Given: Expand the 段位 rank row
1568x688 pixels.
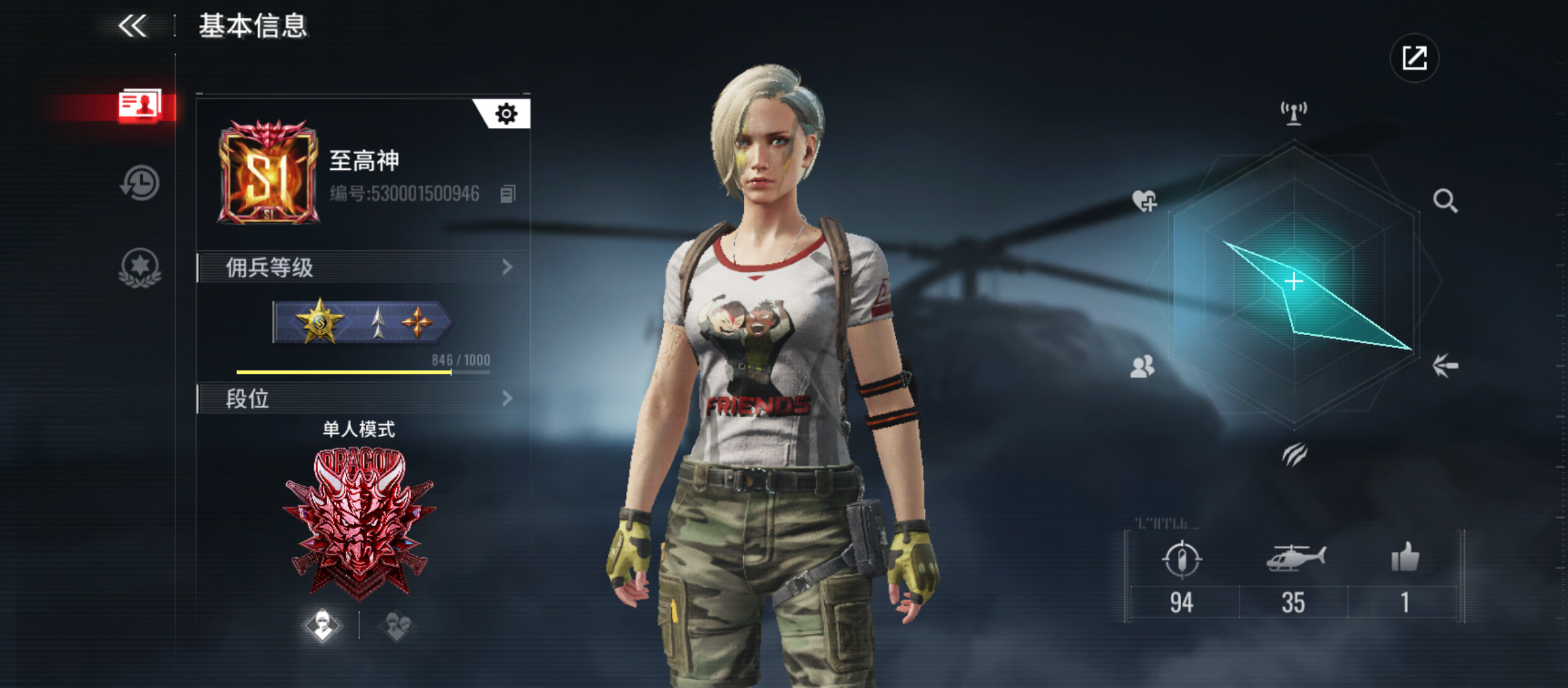Looking at the screenshot, I should tap(363, 399).
